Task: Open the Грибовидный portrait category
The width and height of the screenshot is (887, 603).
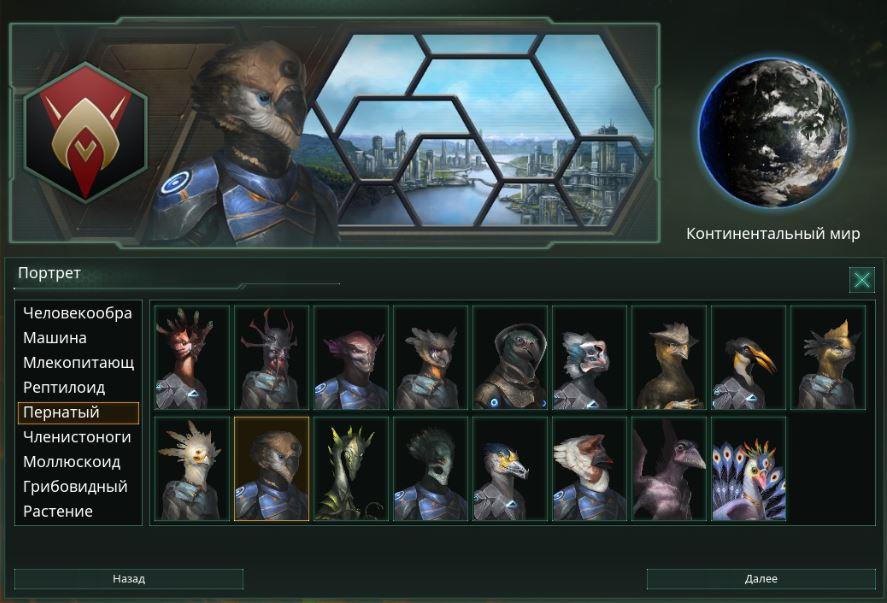Action: pos(75,487)
